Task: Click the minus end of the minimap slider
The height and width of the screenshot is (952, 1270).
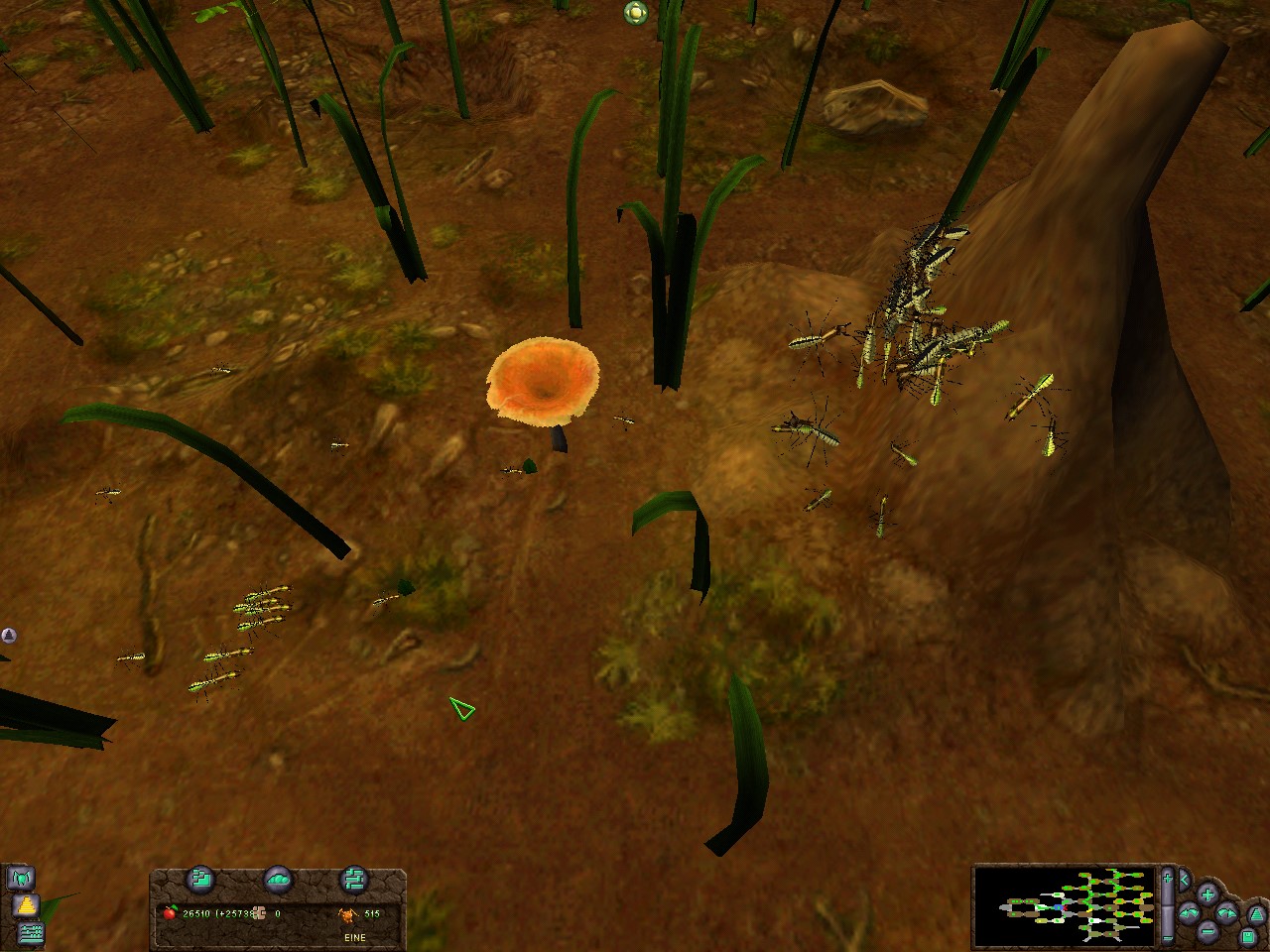Action: (x=1169, y=936)
